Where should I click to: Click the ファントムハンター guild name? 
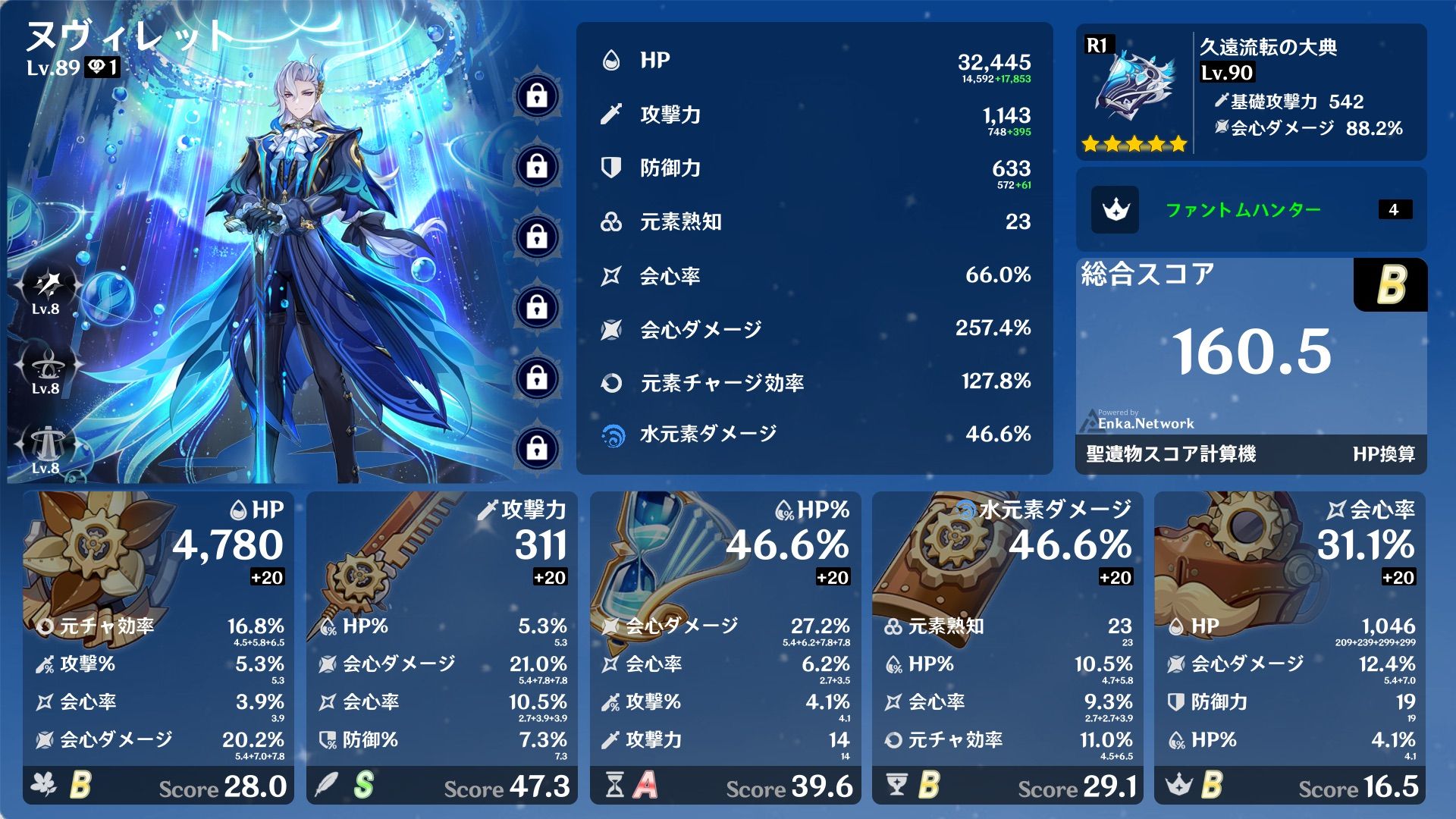tap(1244, 210)
